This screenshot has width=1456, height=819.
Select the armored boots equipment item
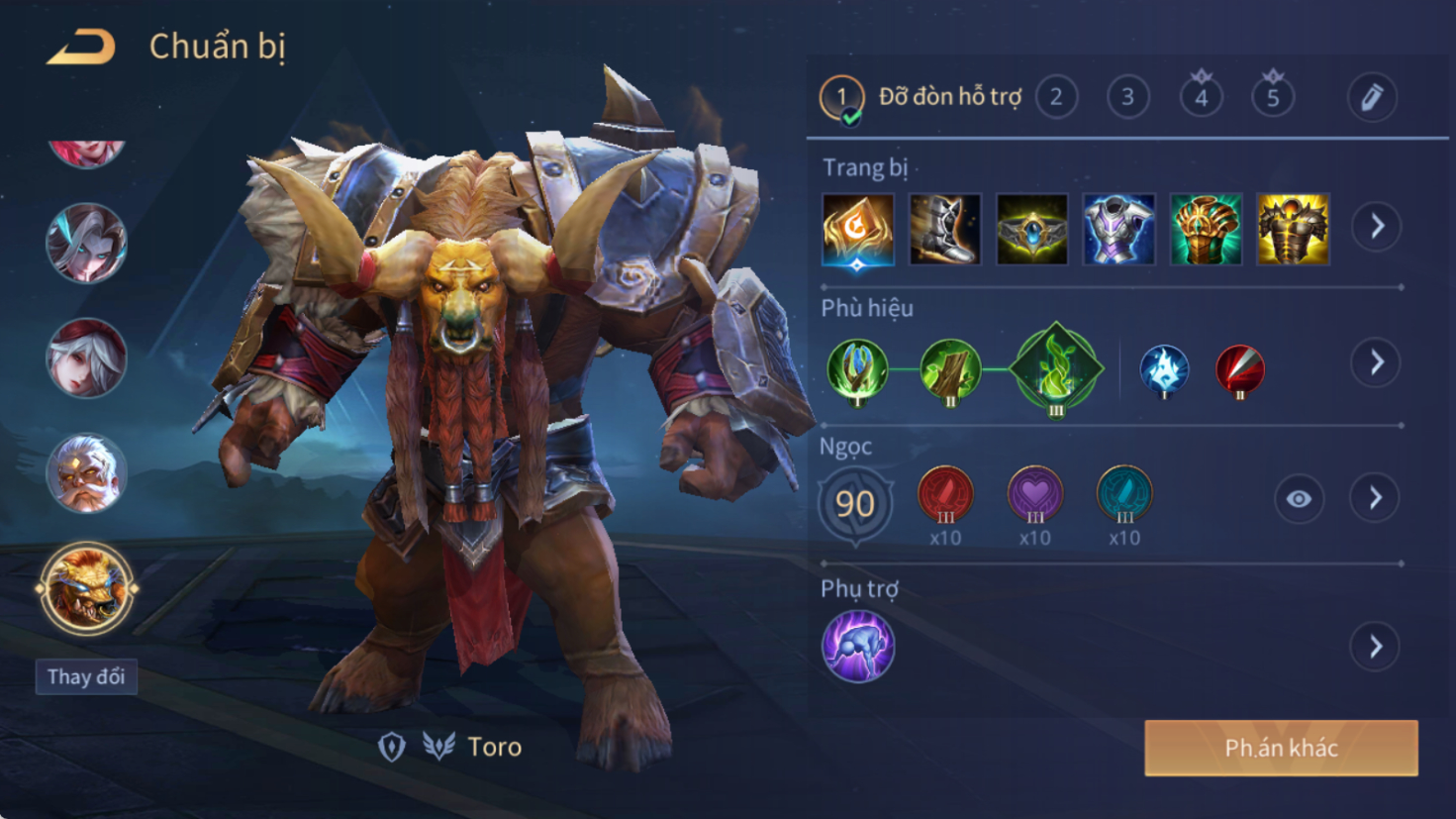[x=944, y=230]
